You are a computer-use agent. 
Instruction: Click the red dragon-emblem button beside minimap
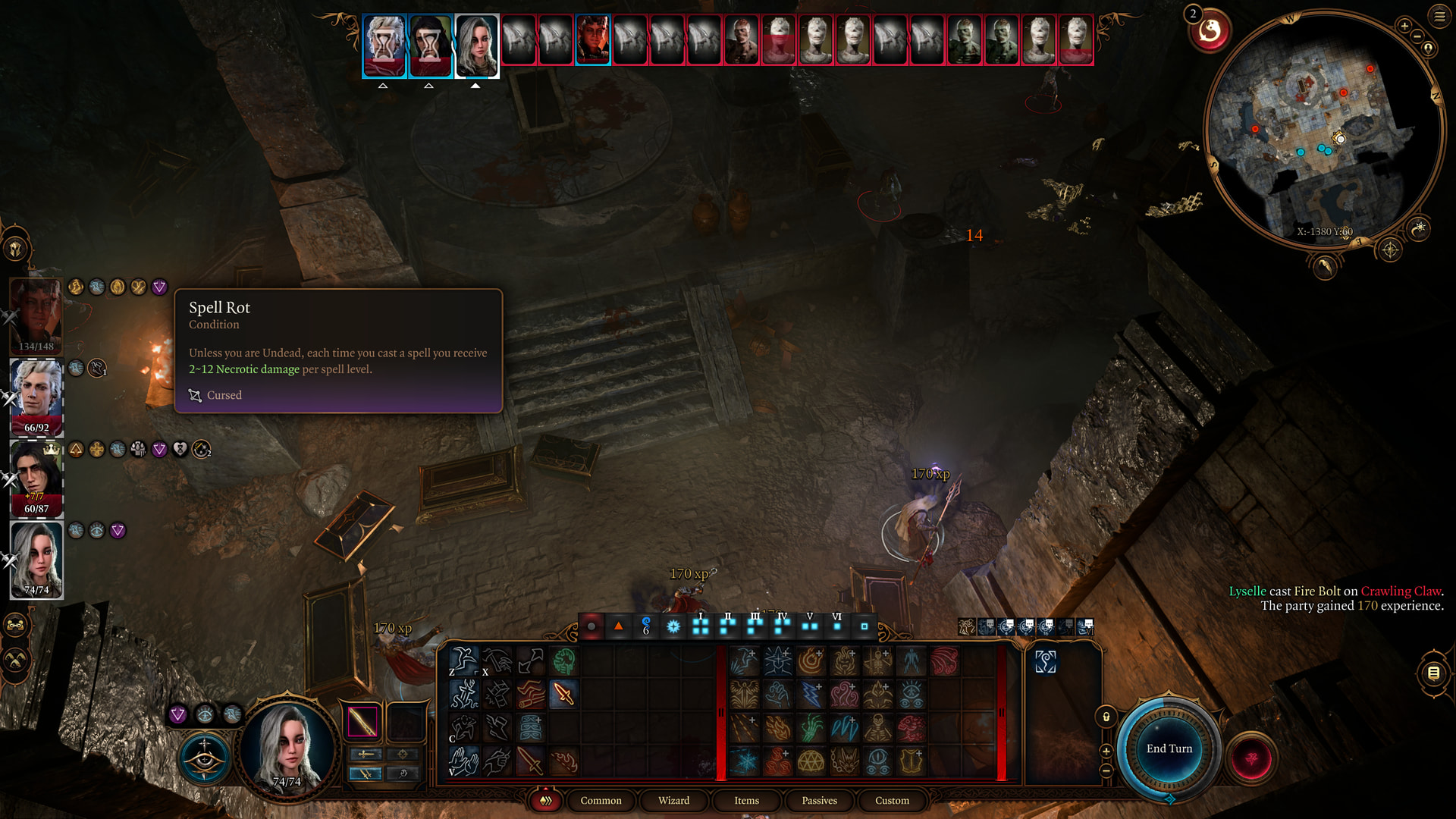pyautogui.click(x=1210, y=31)
